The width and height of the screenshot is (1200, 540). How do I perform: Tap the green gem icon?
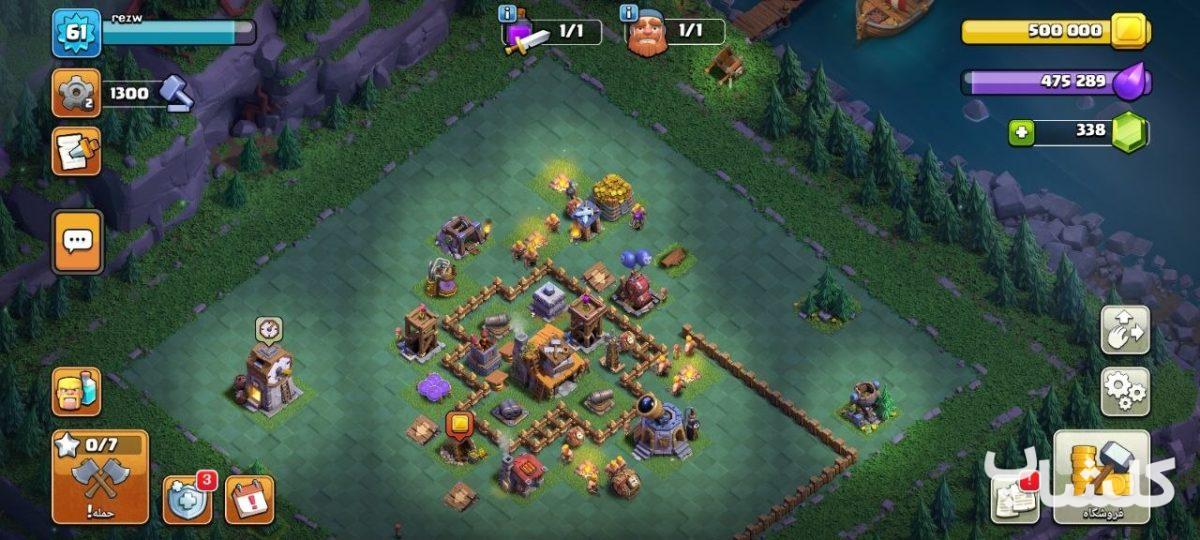tap(1130, 132)
